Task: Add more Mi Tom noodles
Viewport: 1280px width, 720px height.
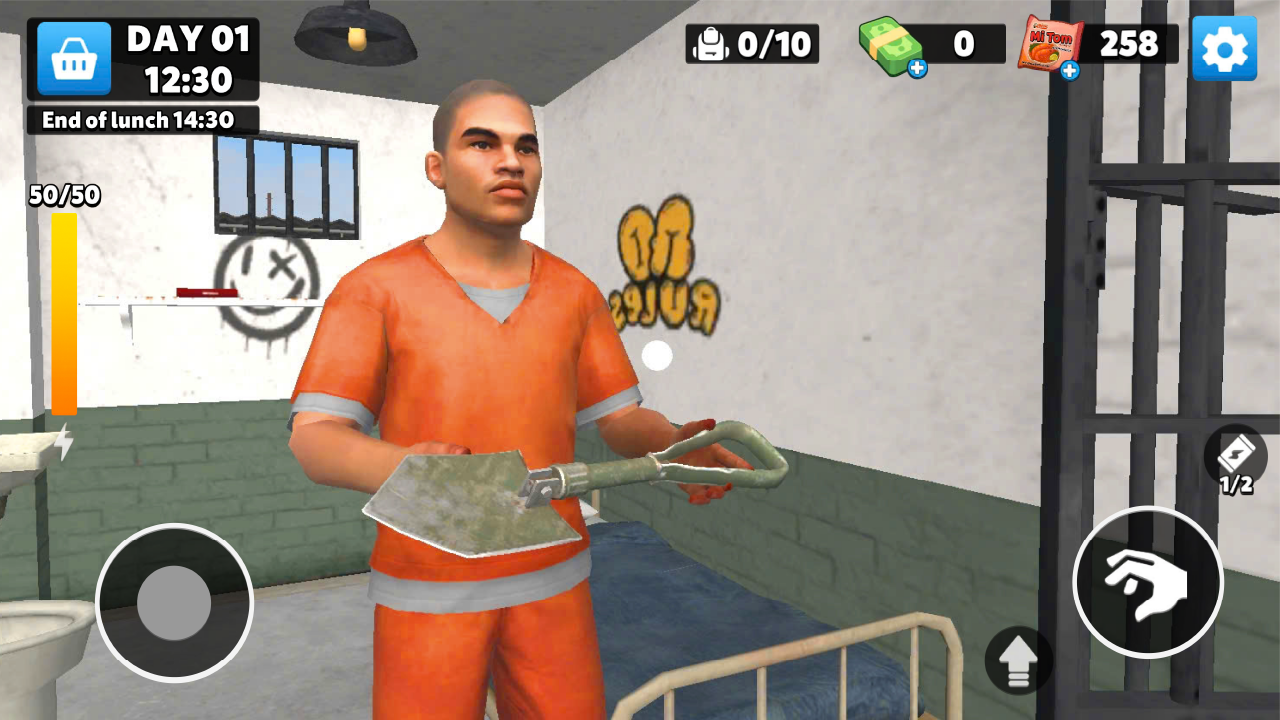Action: coord(1069,70)
